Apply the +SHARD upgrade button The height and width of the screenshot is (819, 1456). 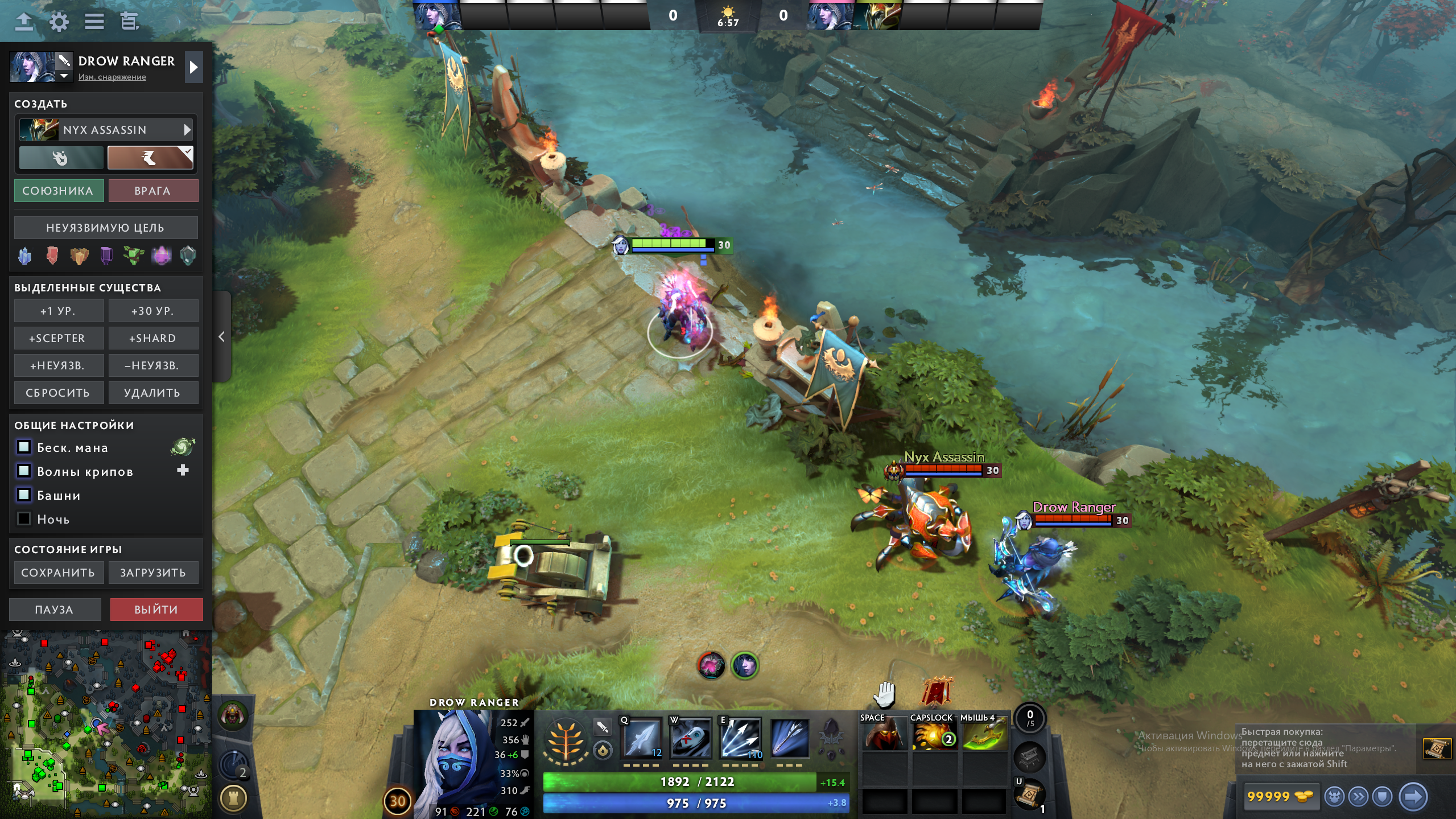[x=153, y=338]
